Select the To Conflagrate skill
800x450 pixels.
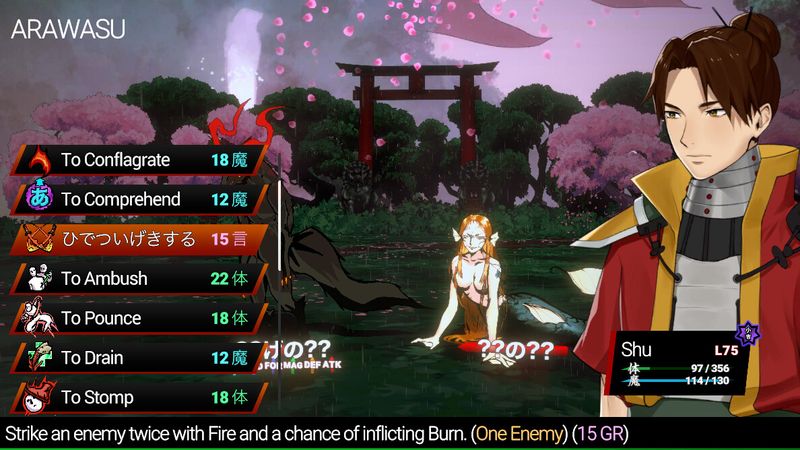point(140,160)
